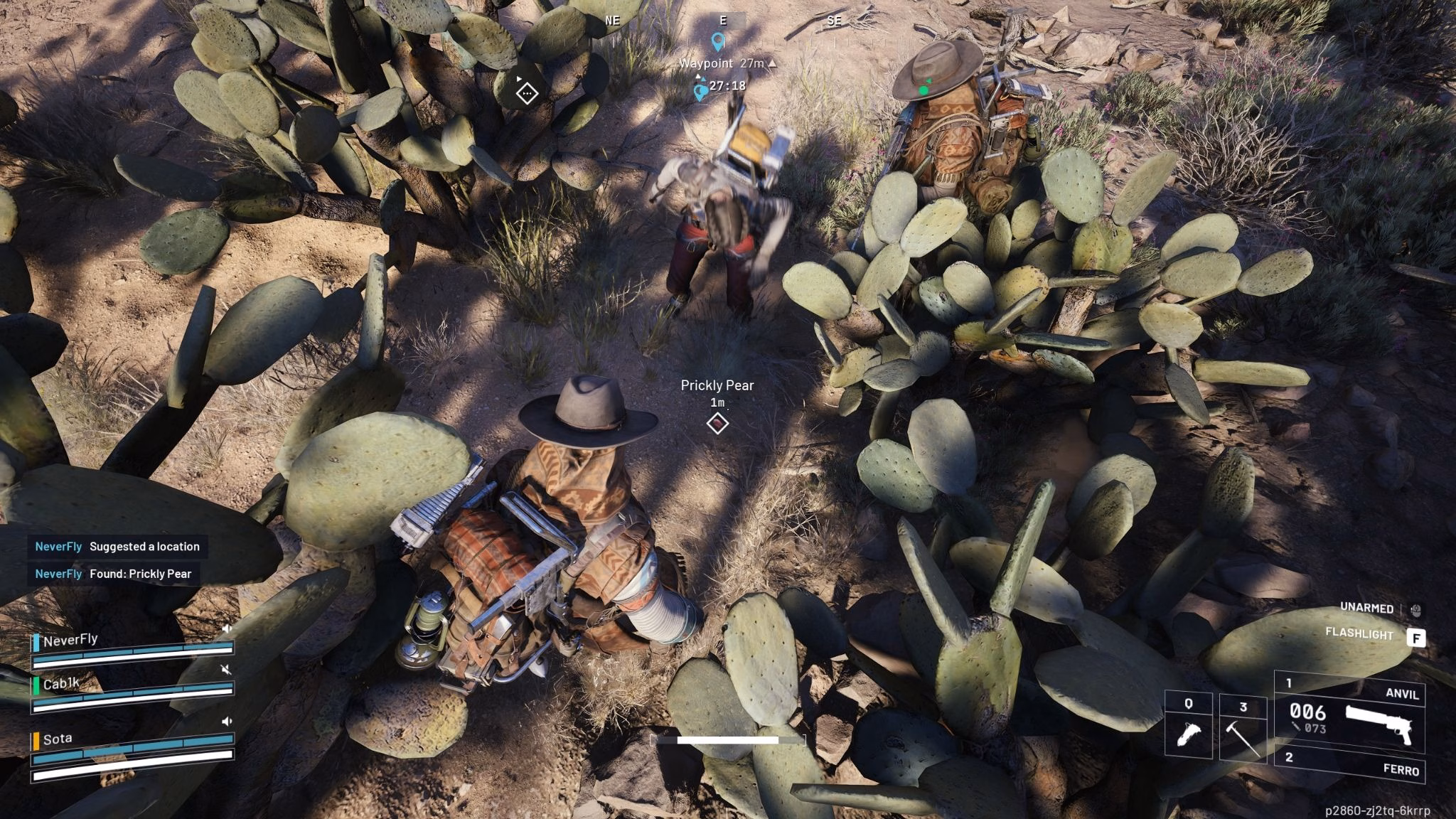Screen dimensions: 1456x819
Task: Click the Prickly Pear diamond marker
Action: [x=718, y=422]
